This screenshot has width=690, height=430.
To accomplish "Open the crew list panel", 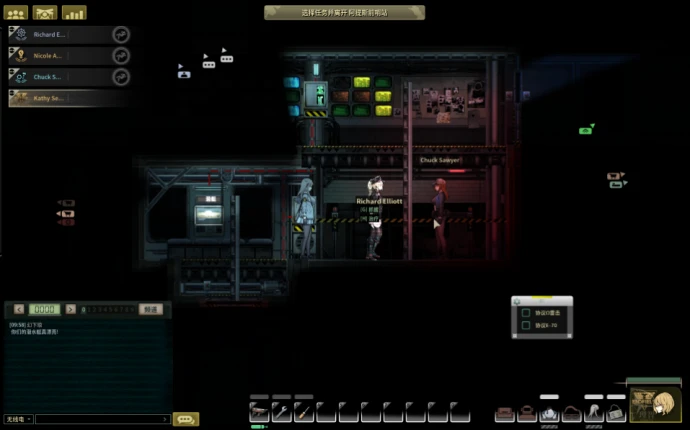I will (x=16, y=13).
